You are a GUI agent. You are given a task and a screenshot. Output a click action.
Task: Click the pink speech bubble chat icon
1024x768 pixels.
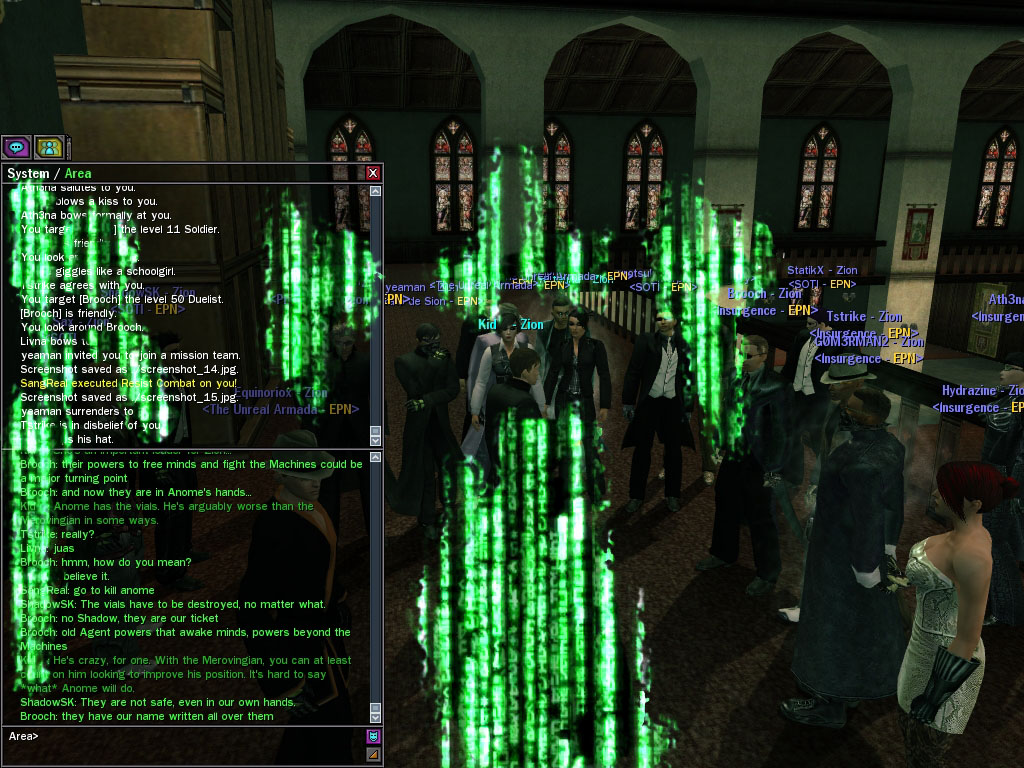click(15, 147)
